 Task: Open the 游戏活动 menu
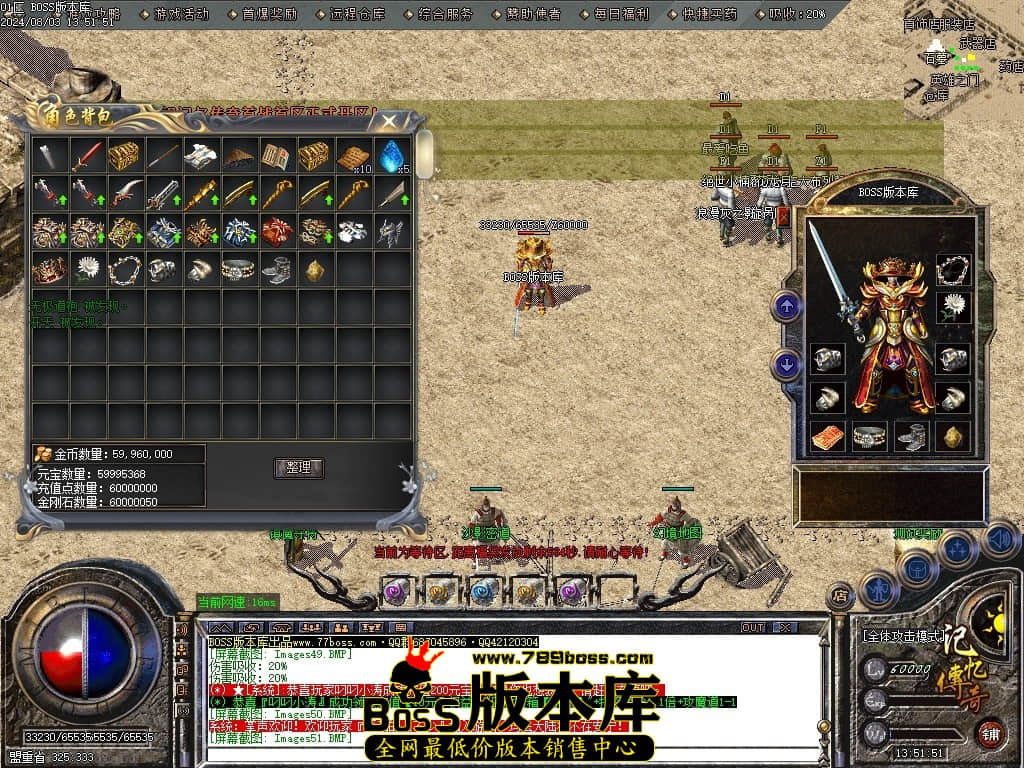point(181,14)
